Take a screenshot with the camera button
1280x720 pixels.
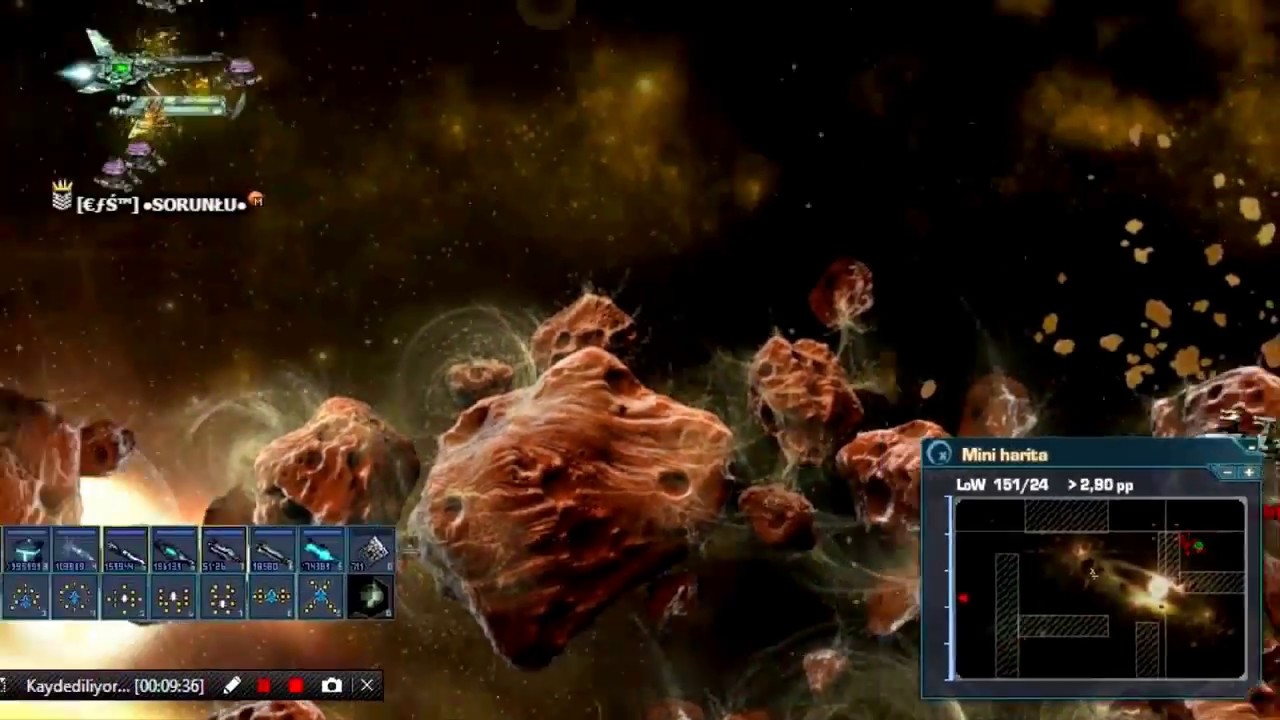[x=332, y=686]
